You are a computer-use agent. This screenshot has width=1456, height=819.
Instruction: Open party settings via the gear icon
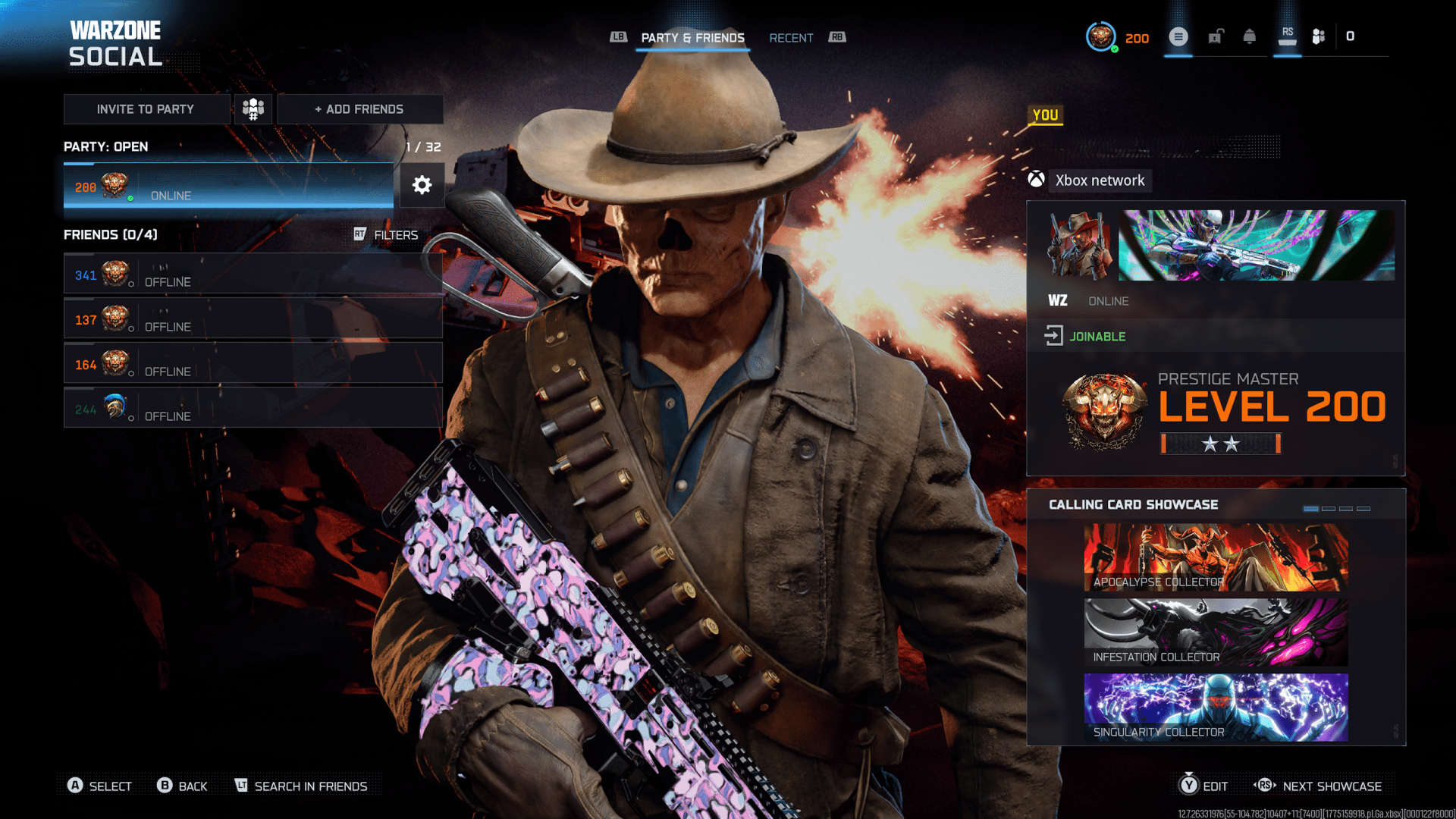[422, 185]
